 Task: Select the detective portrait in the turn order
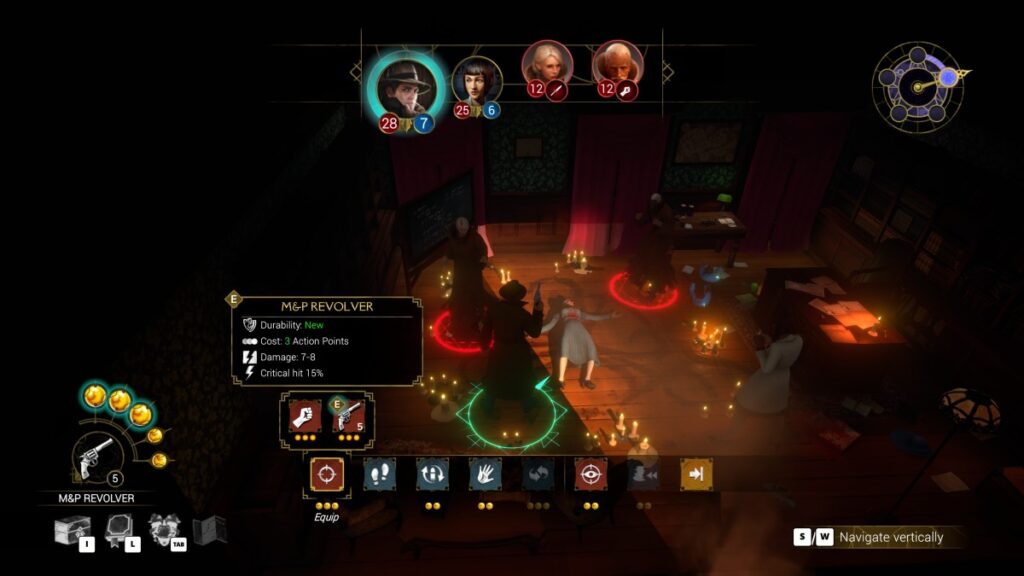[x=405, y=87]
